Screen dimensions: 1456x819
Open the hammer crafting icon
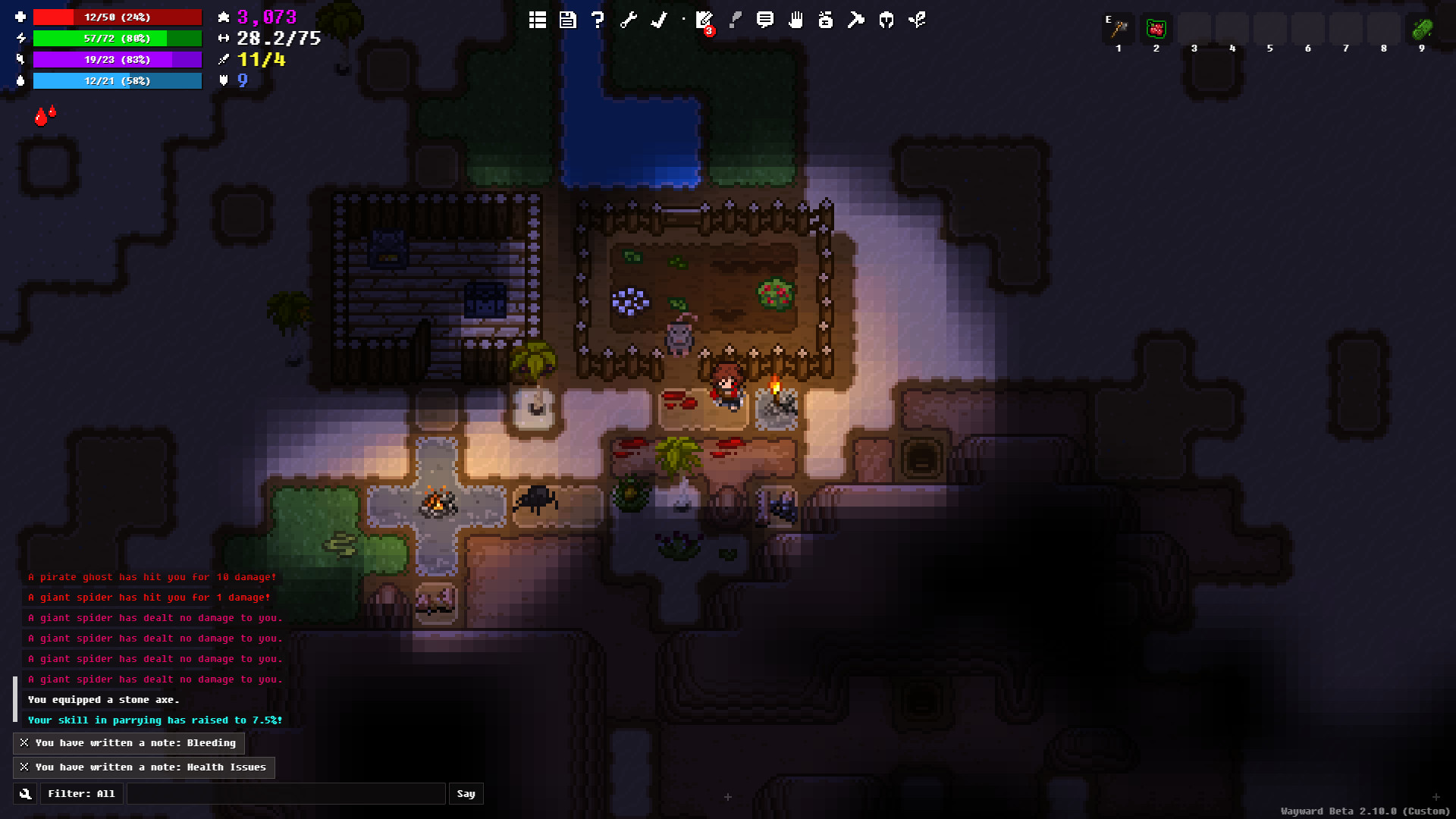856,20
